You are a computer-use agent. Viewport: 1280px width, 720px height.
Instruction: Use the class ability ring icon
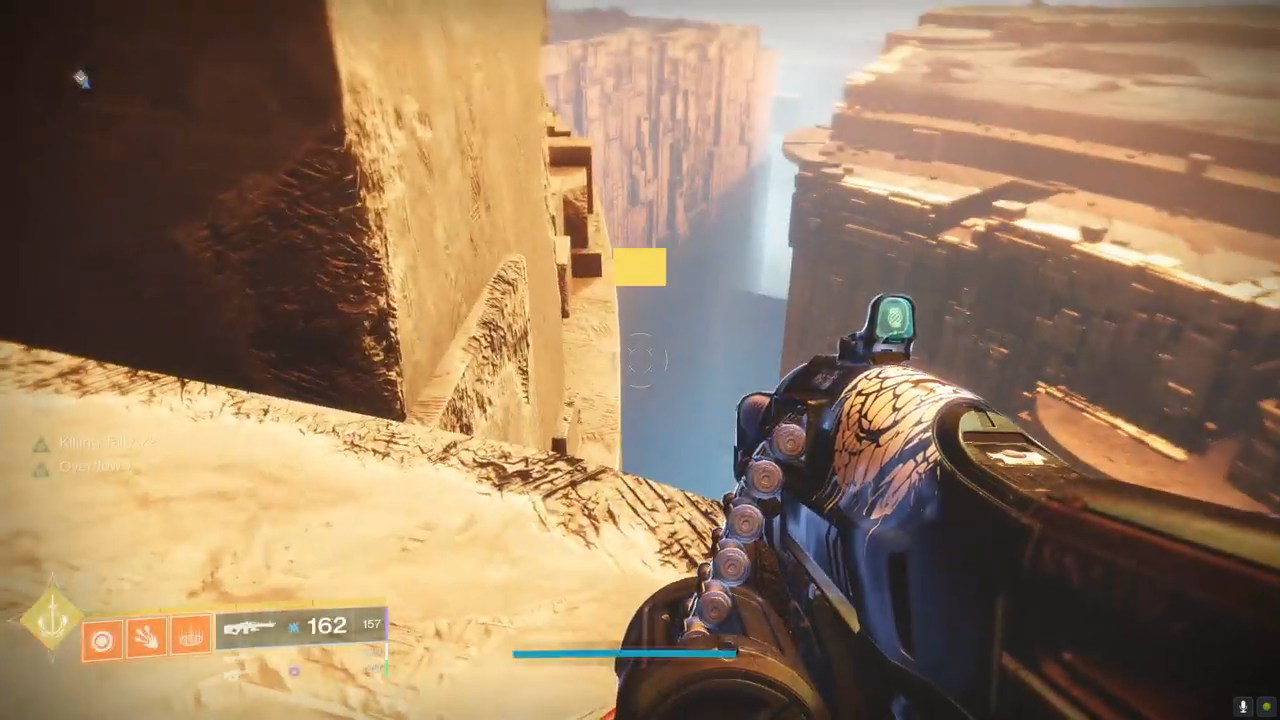click(x=191, y=635)
